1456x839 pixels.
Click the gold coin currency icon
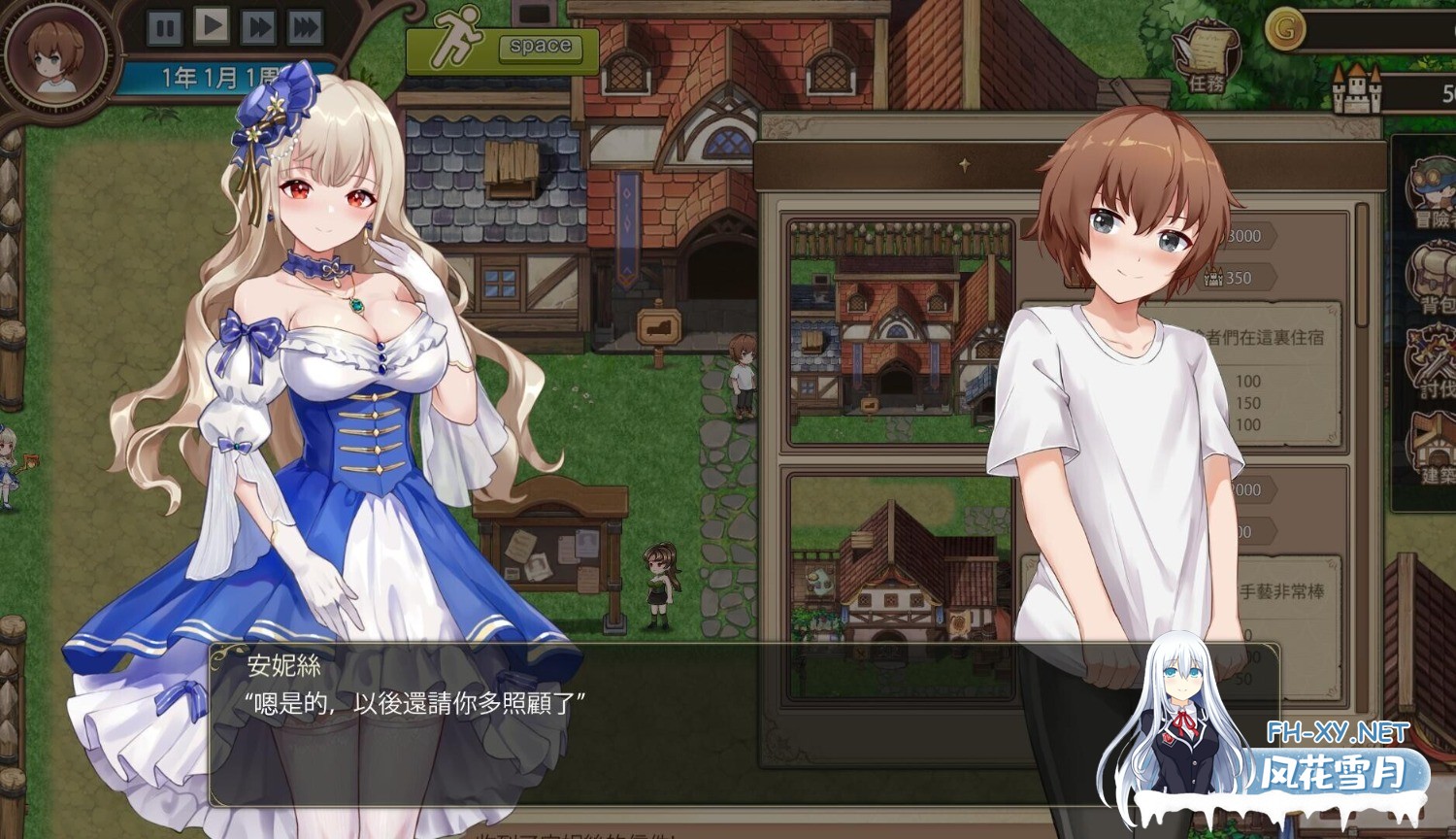[x=1284, y=29]
